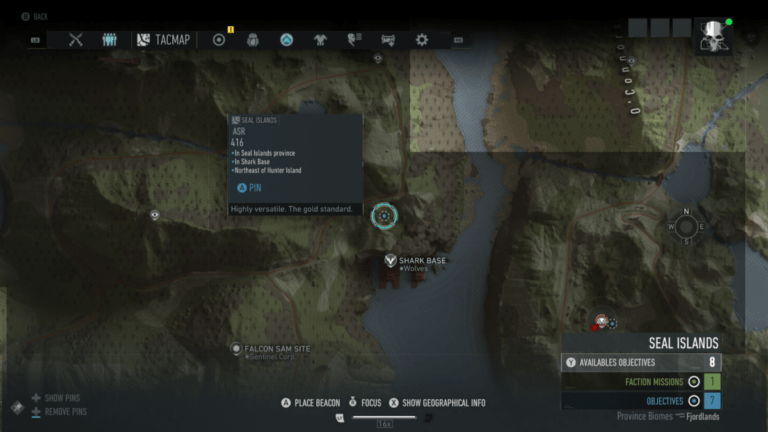This screenshot has height=432, width=768.
Task: Click the compass rose indicator
Action: tap(686, 226)
